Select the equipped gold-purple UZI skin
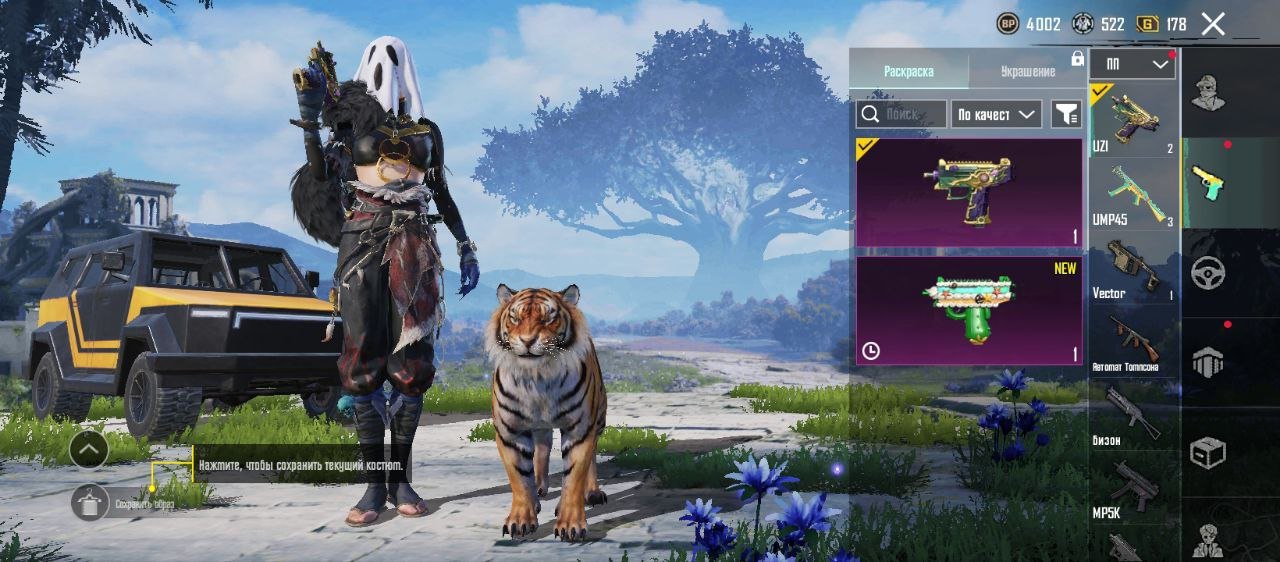This screenshot has width=1280, height=562. click(x=968, y=192)
